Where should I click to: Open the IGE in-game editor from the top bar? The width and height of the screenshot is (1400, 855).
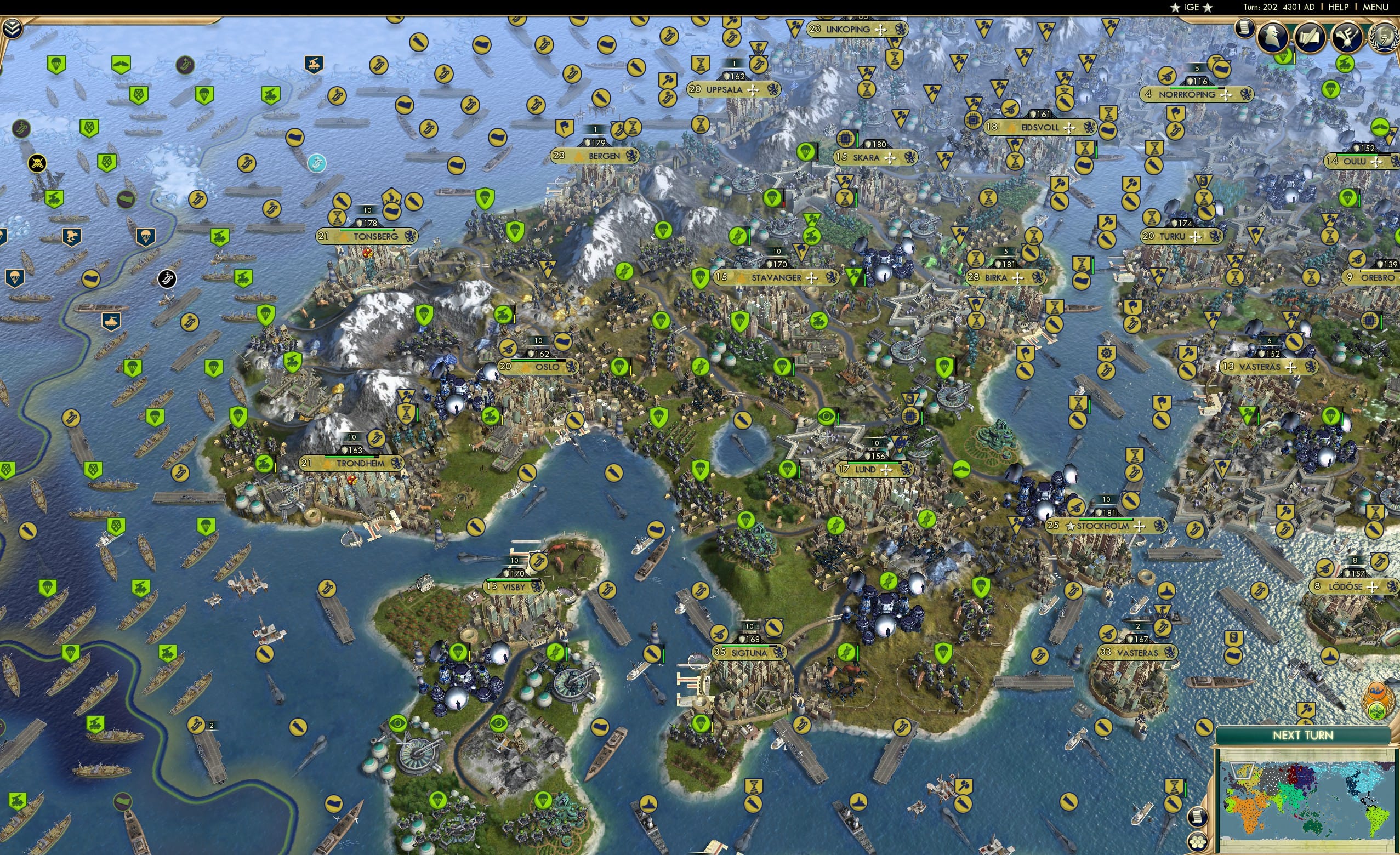pyautogui.click(x=1192, y=7)
